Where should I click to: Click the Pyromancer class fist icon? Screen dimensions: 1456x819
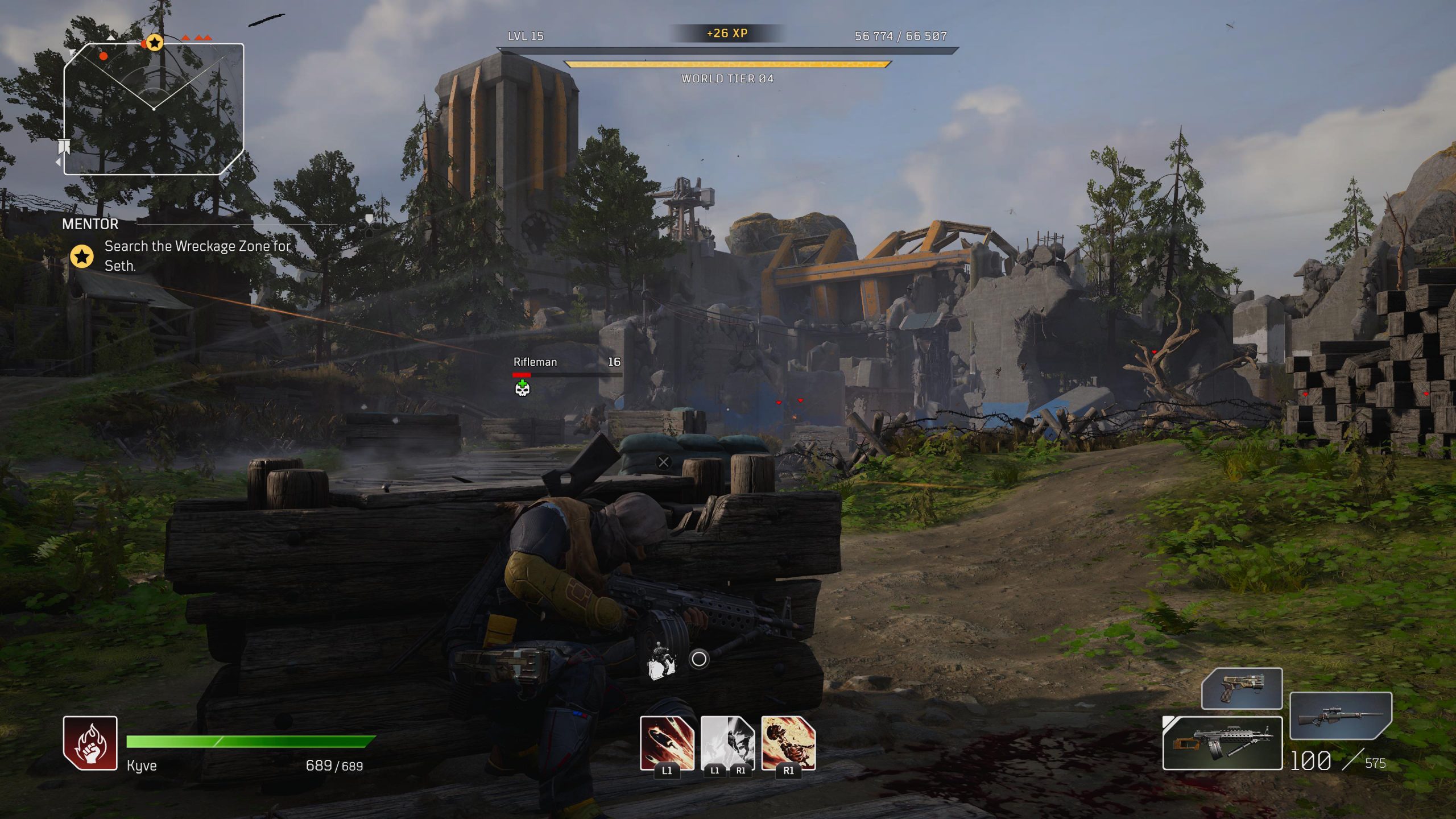tap(90, 743)
